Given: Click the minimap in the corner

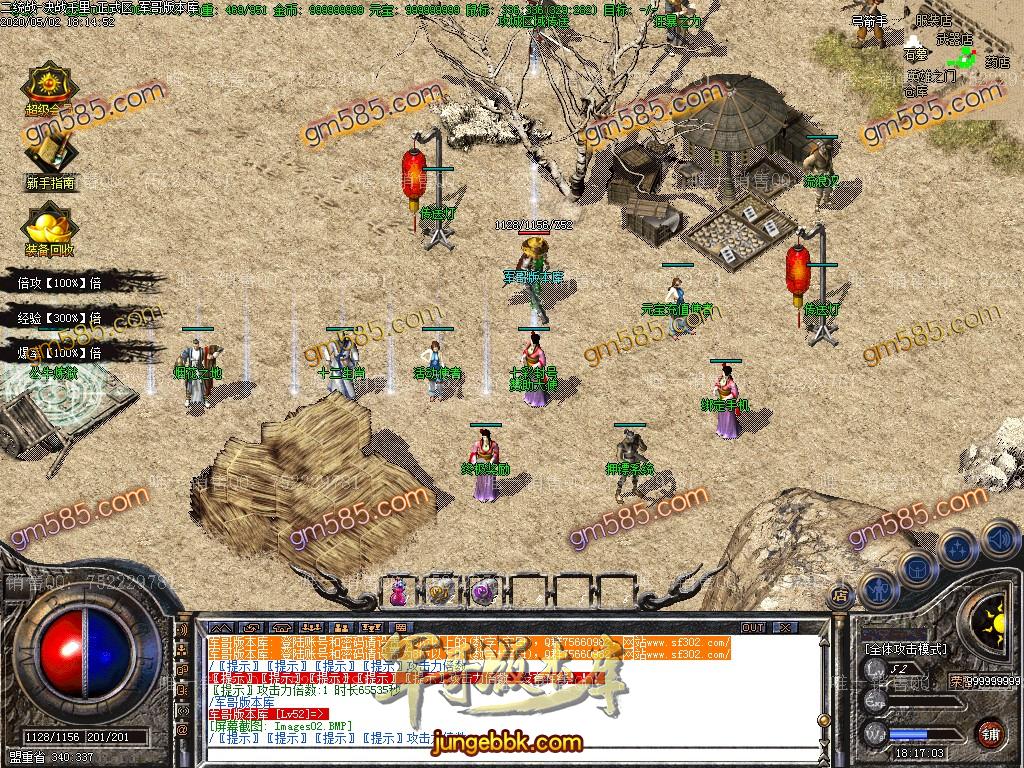Looking at the screenshot, I should coord(960,50).
